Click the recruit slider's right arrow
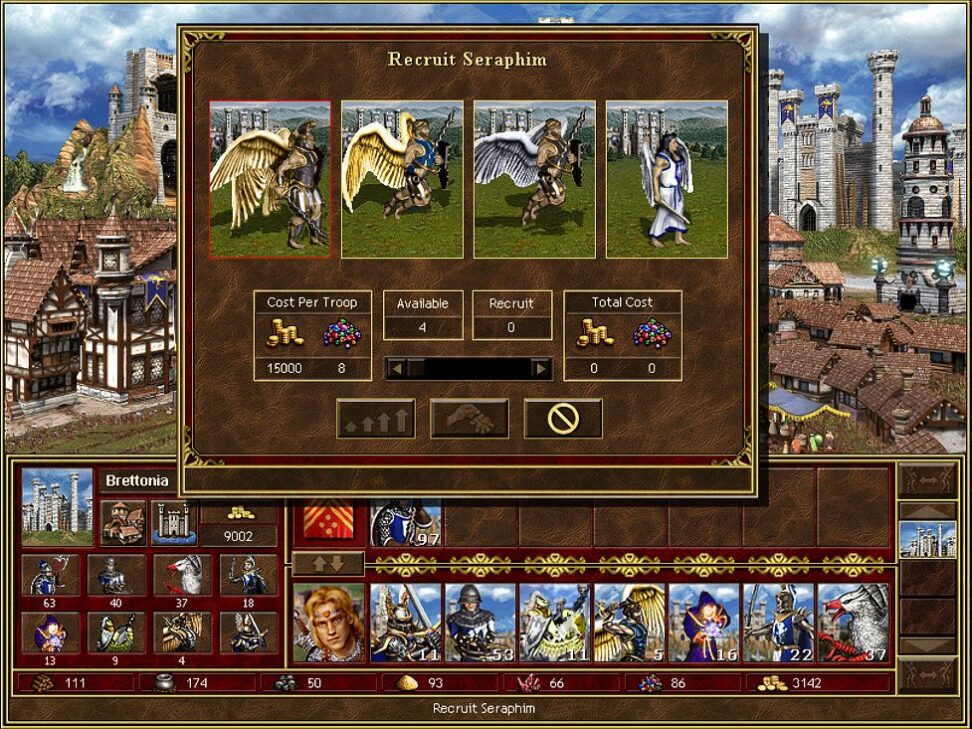The width and height of the screenshot is (972, 729). [541, 369]
